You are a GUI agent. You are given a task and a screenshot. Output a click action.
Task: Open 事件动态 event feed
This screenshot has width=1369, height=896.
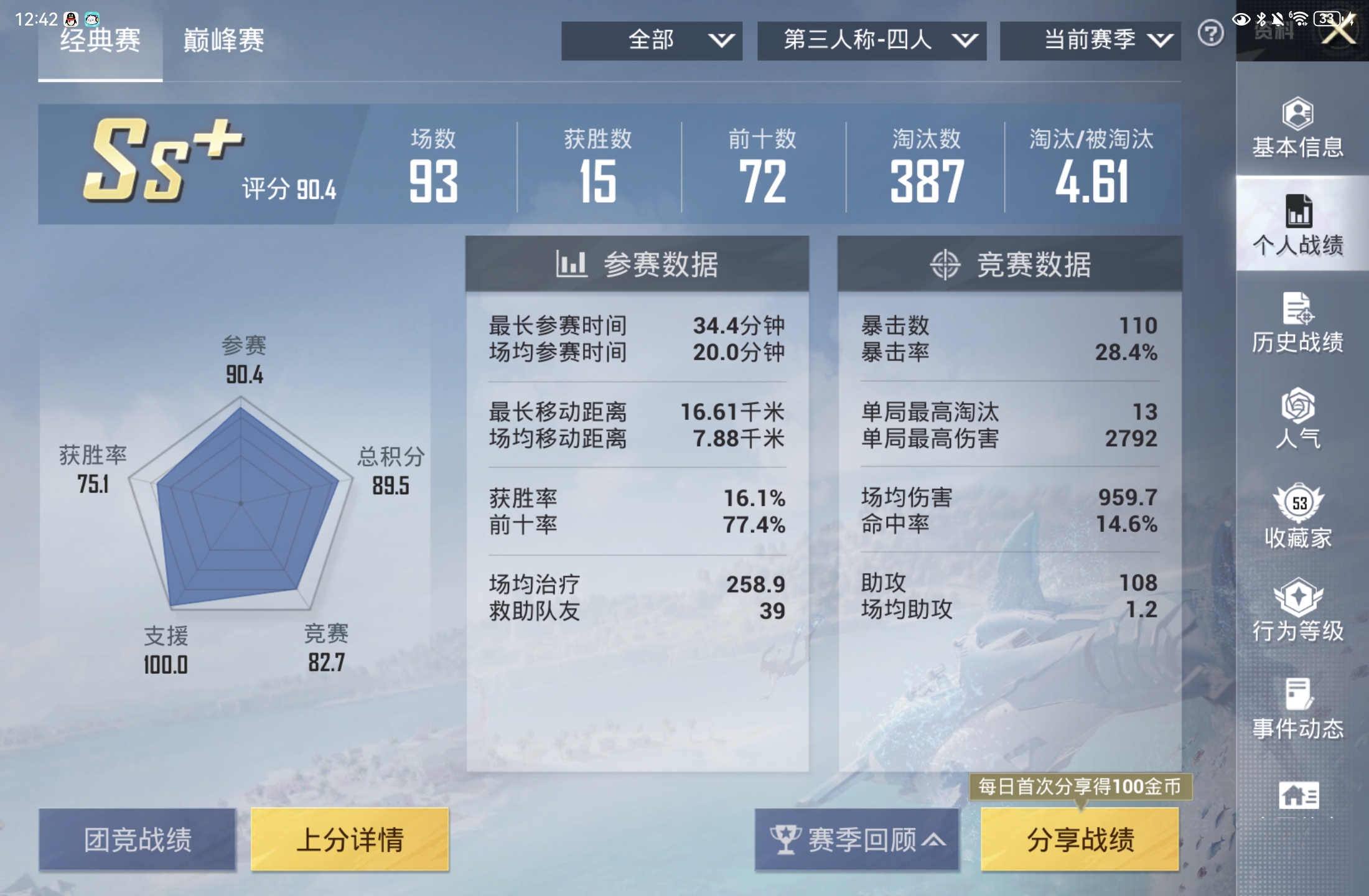[1298, 709]
